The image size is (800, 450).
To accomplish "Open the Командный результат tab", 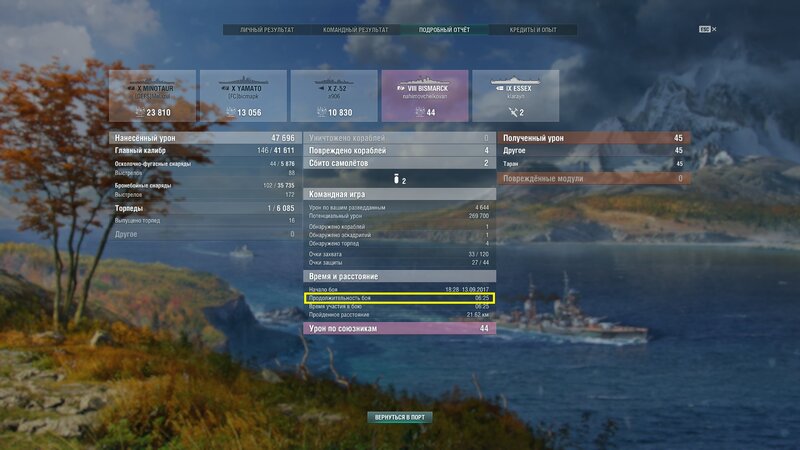I will click(x=354, y=30).
